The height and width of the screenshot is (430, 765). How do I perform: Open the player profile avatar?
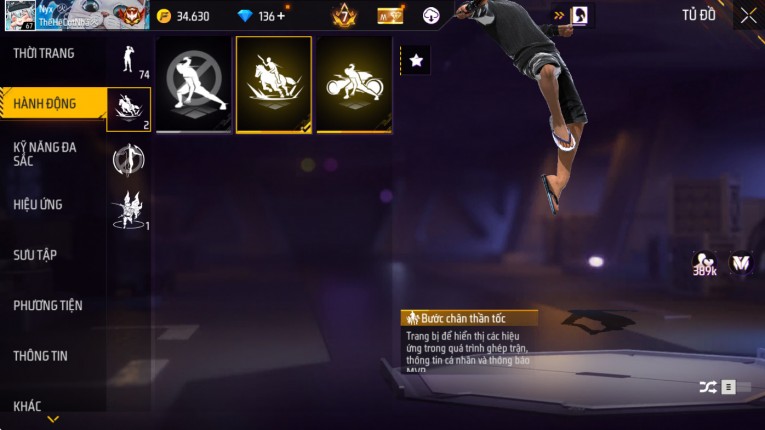(21, 15)
